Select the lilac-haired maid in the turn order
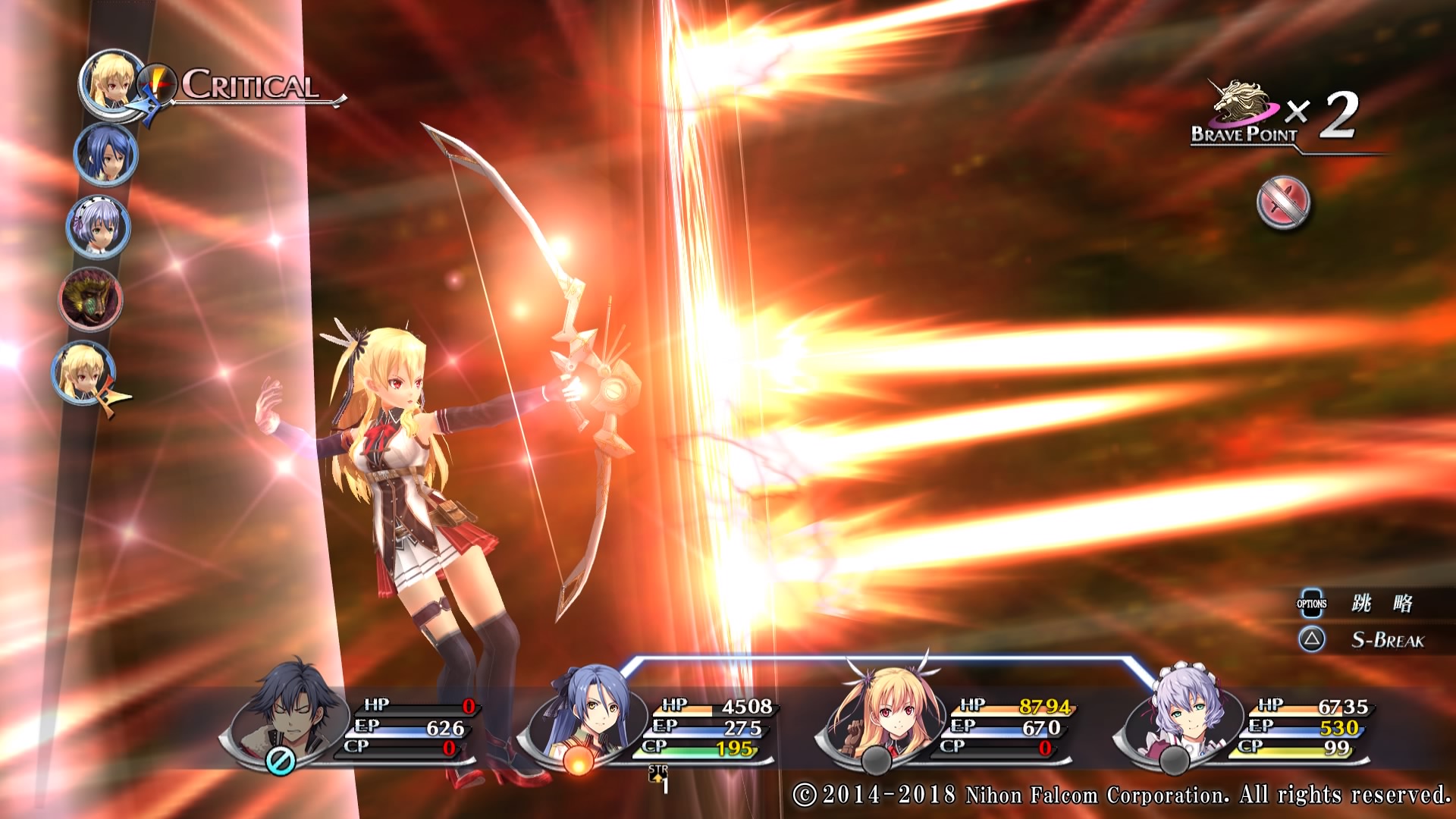Screen dimensions: 1456x819 (99, 227)
